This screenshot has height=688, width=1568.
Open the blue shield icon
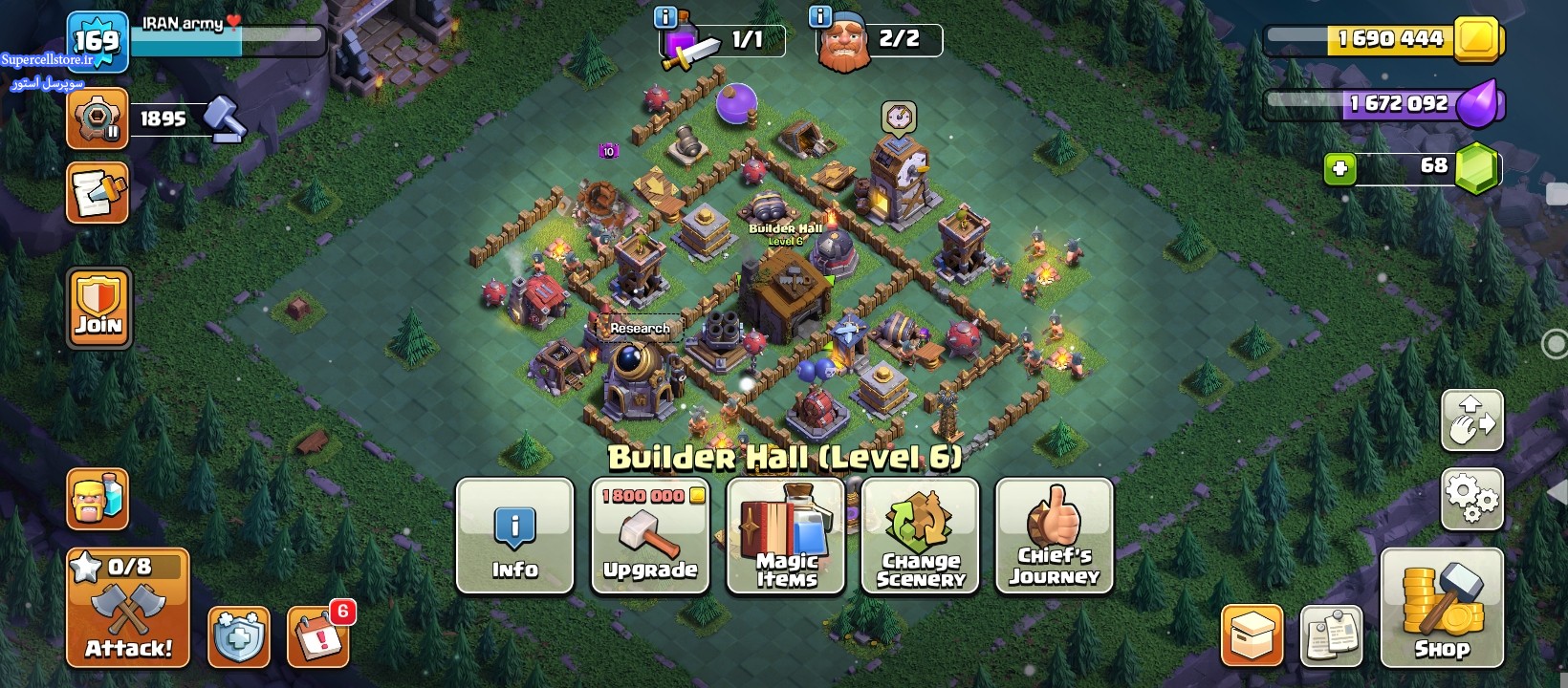(x=238, y=636)
